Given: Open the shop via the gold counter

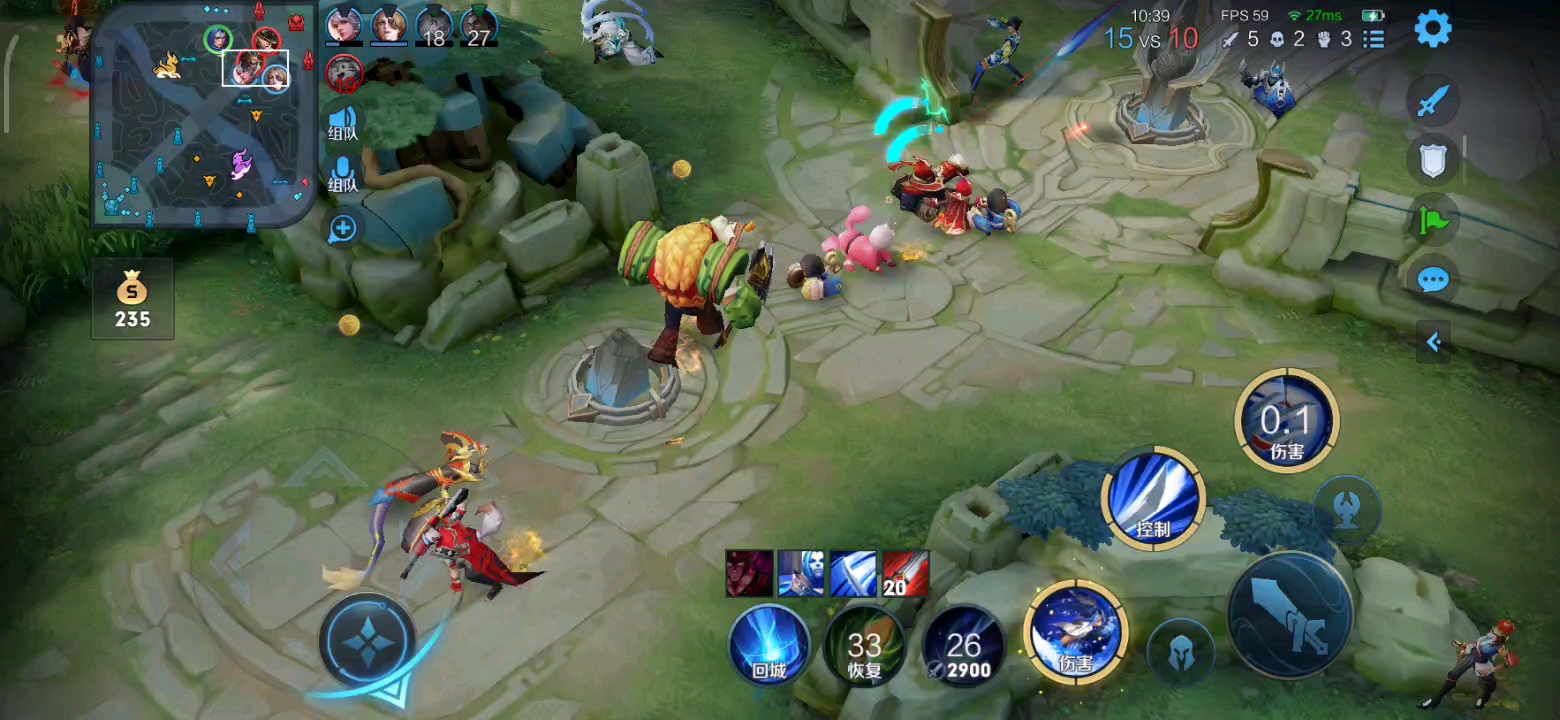Looking at the screenshot, I should click(132, 300).
